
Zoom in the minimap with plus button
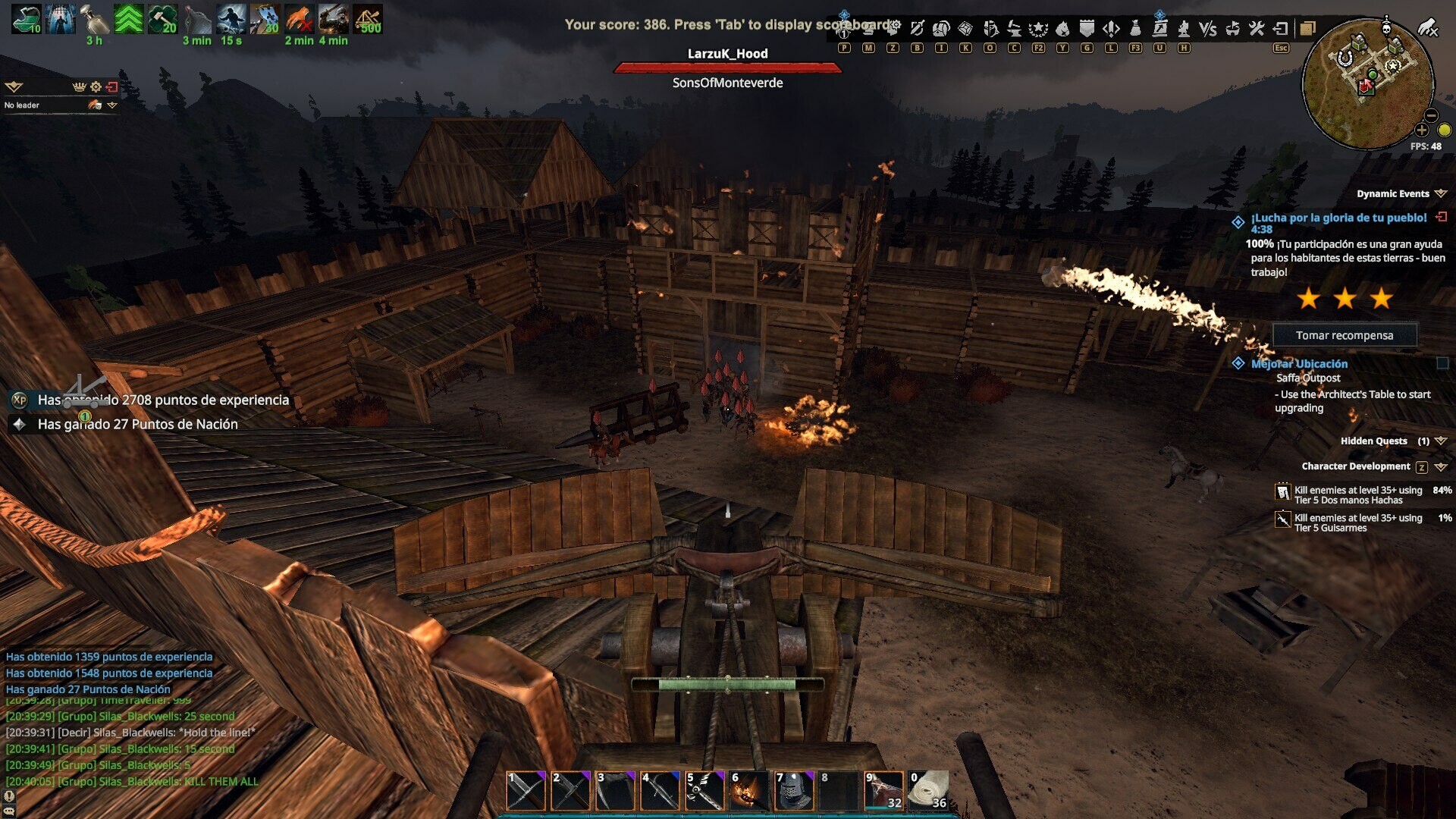pyautogui.click(x=1421, y=130)
